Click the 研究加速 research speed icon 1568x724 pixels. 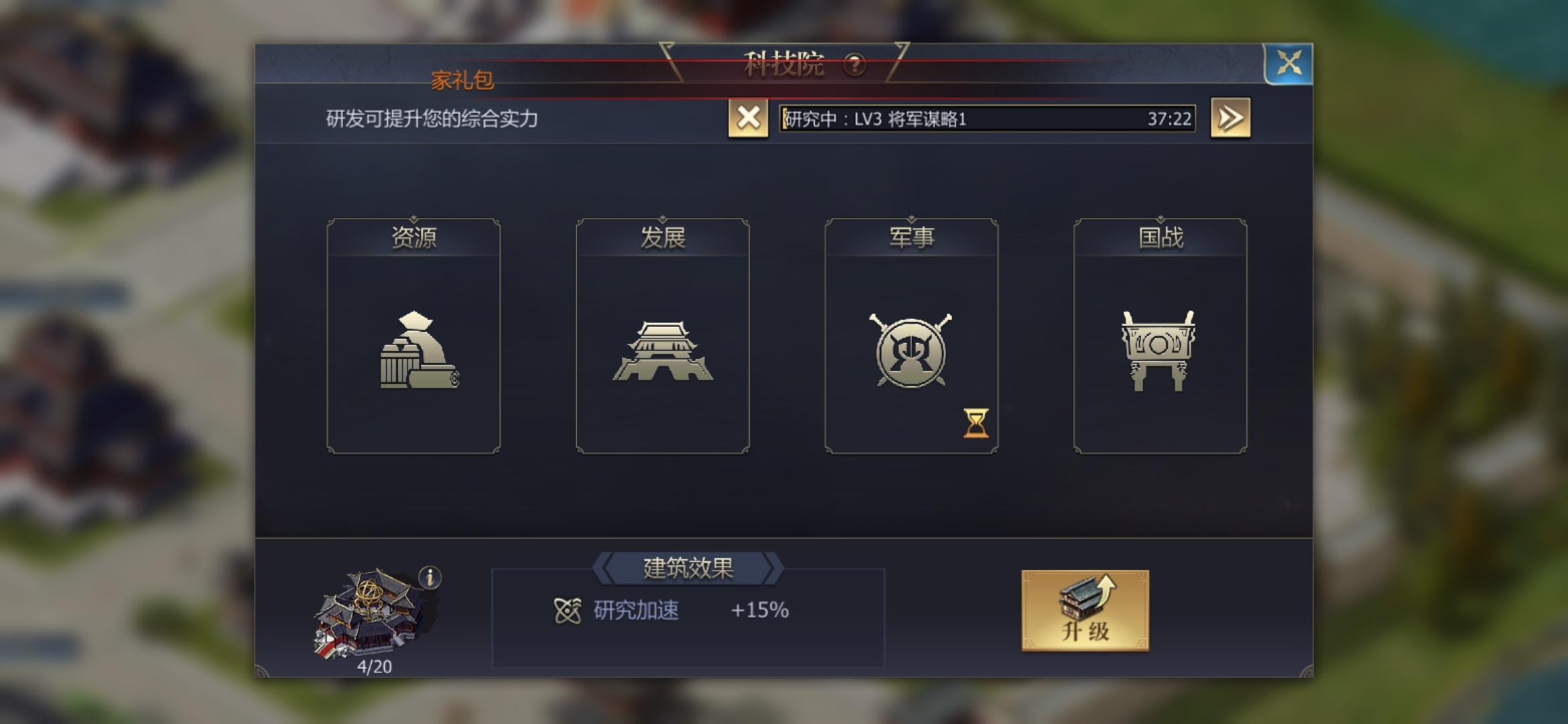(568, 611)
